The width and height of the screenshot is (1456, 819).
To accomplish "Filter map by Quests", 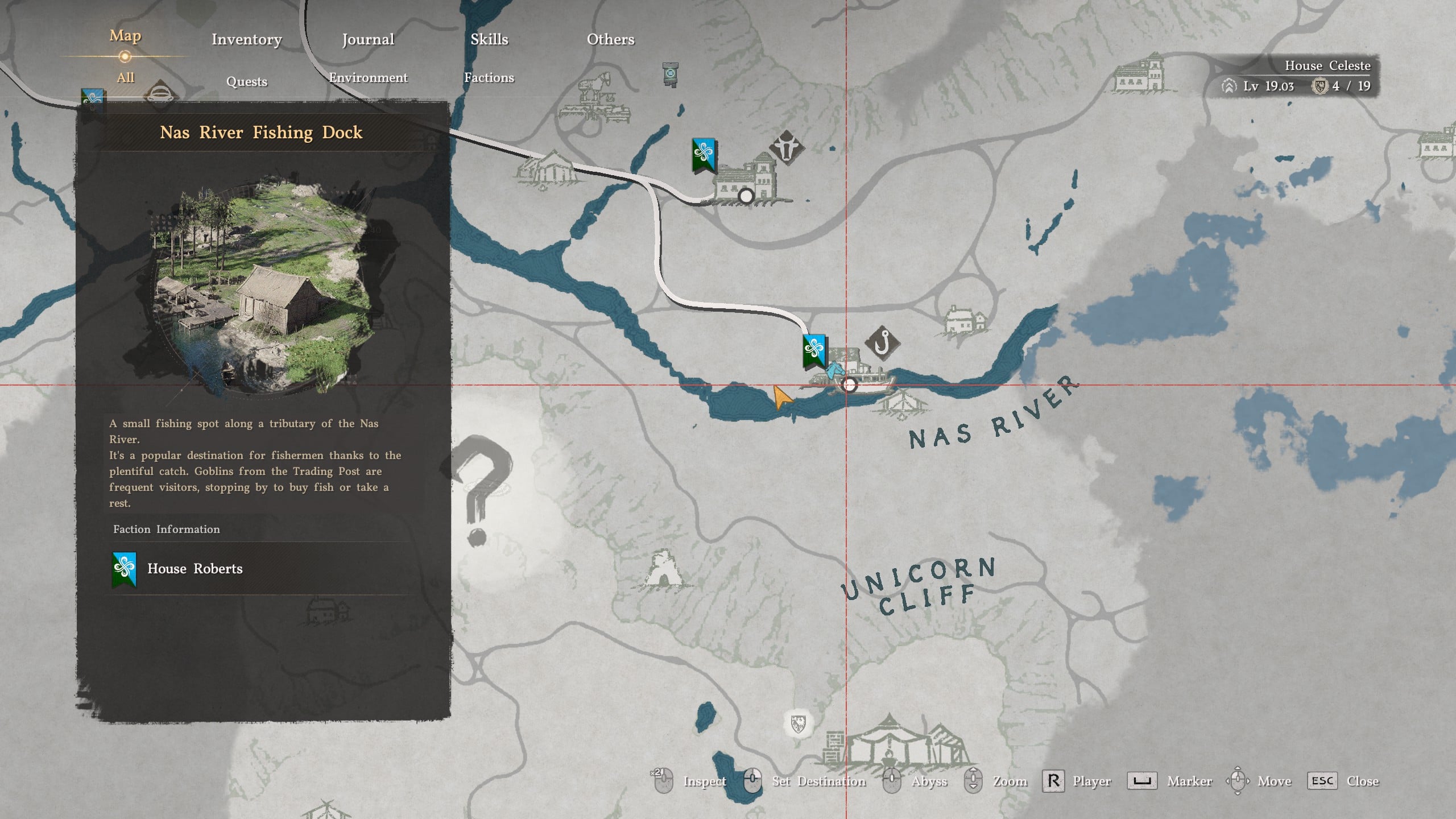I will [246, 81].
